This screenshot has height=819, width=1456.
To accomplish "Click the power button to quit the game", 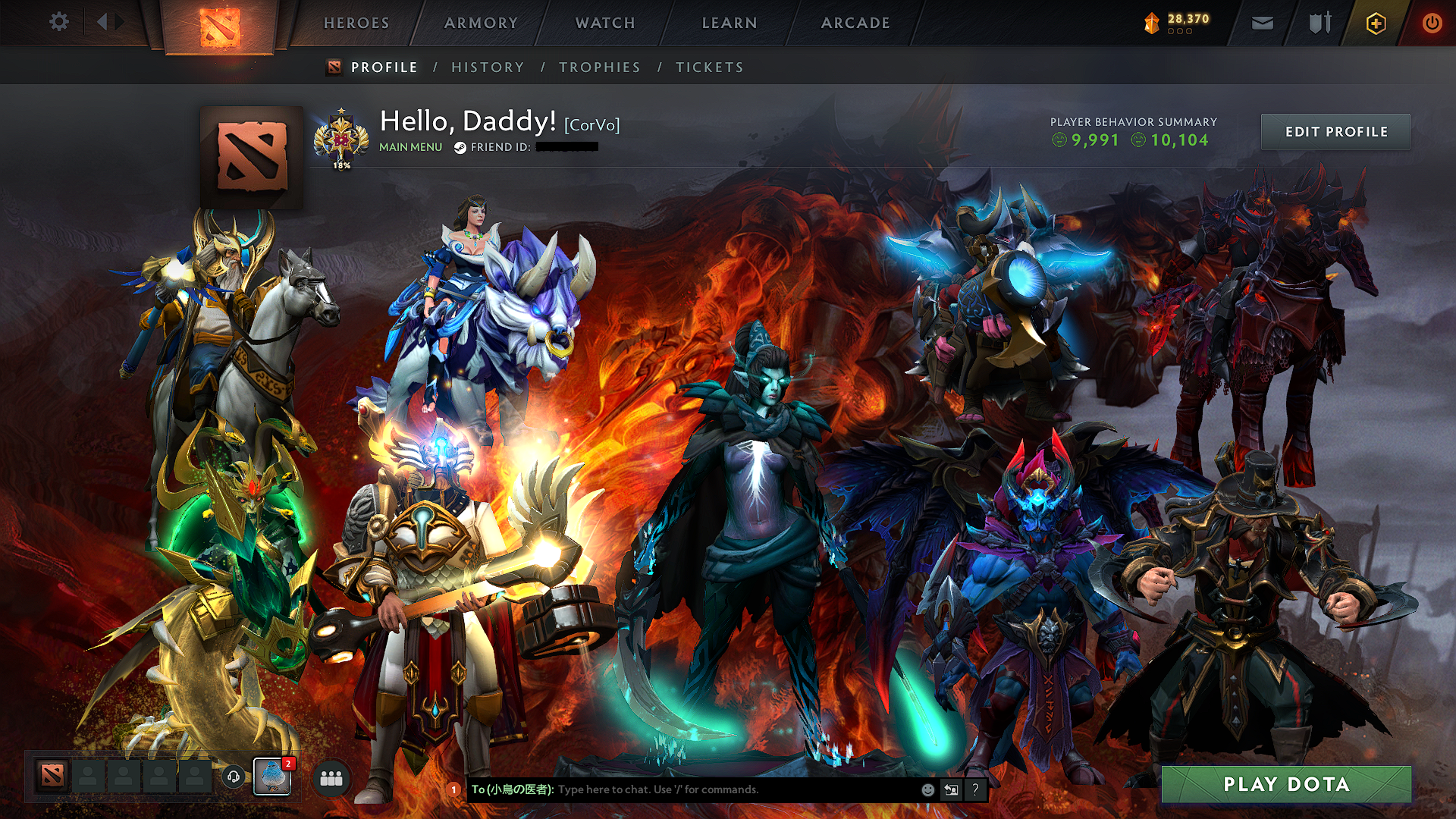I will tap(1433, 22).
